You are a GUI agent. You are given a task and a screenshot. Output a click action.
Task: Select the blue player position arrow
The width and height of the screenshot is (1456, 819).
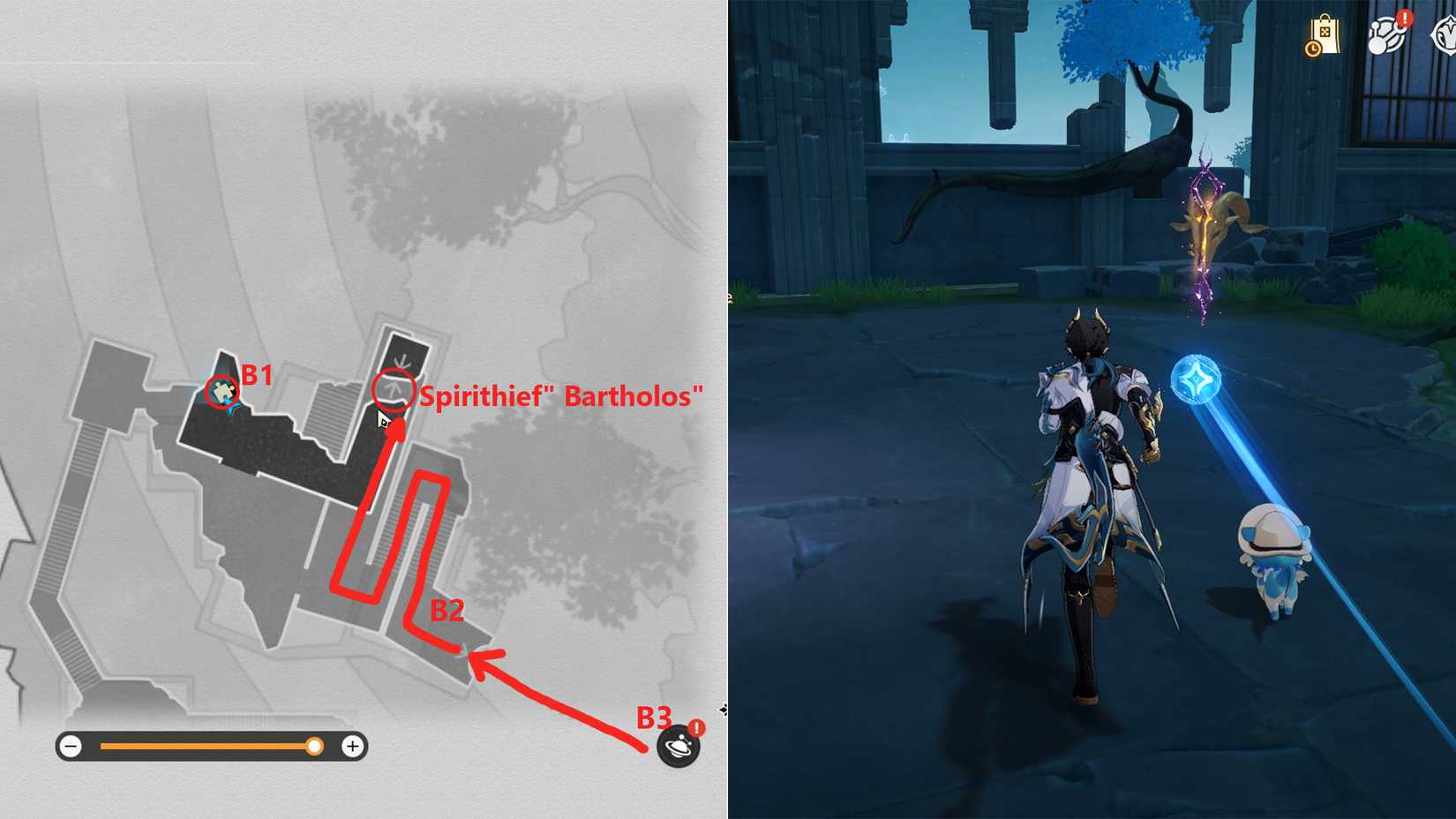point(231,409)
